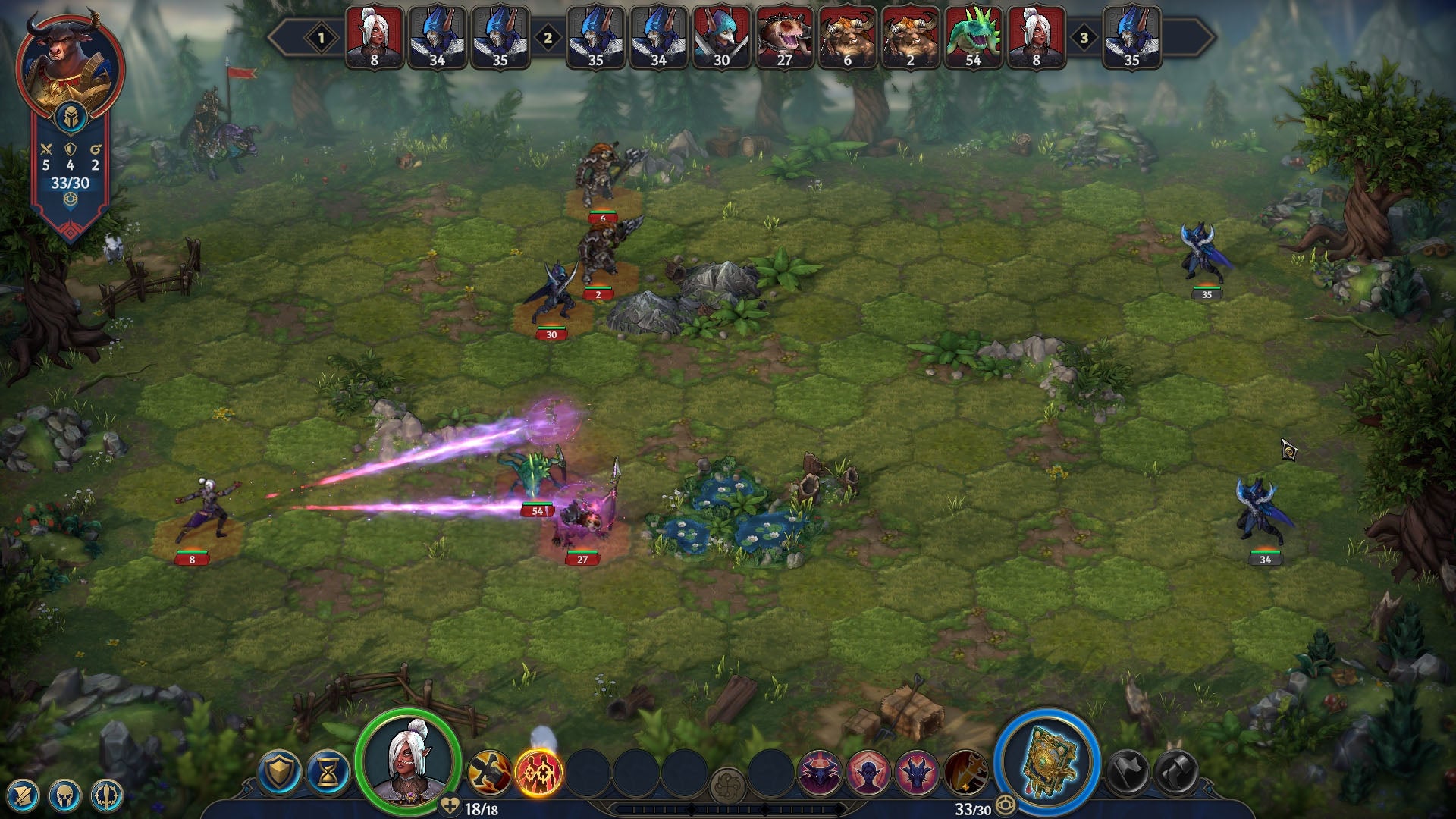Click the trident icon in bottom-left corner
1456x819 pixels.
point(106,795)
